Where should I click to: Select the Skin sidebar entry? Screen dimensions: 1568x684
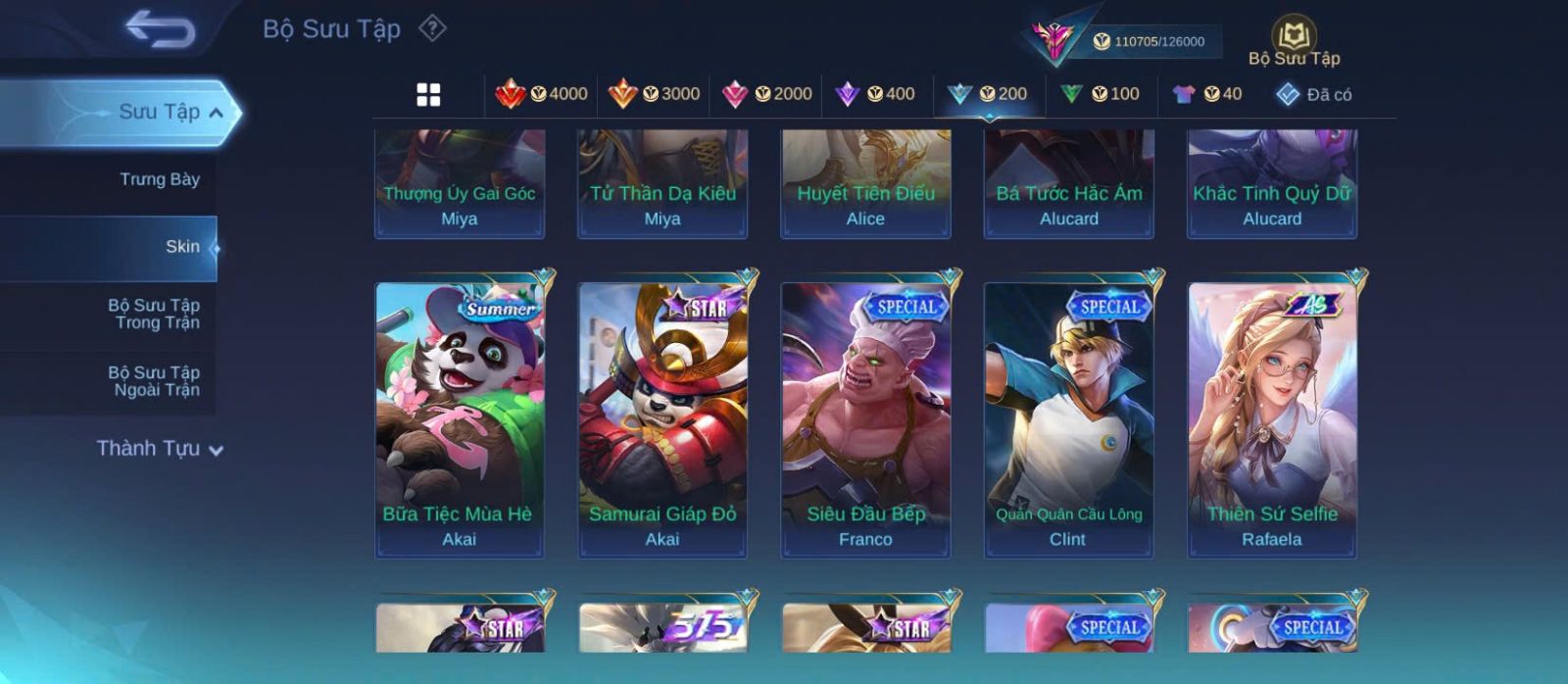(x=182, y=247)
